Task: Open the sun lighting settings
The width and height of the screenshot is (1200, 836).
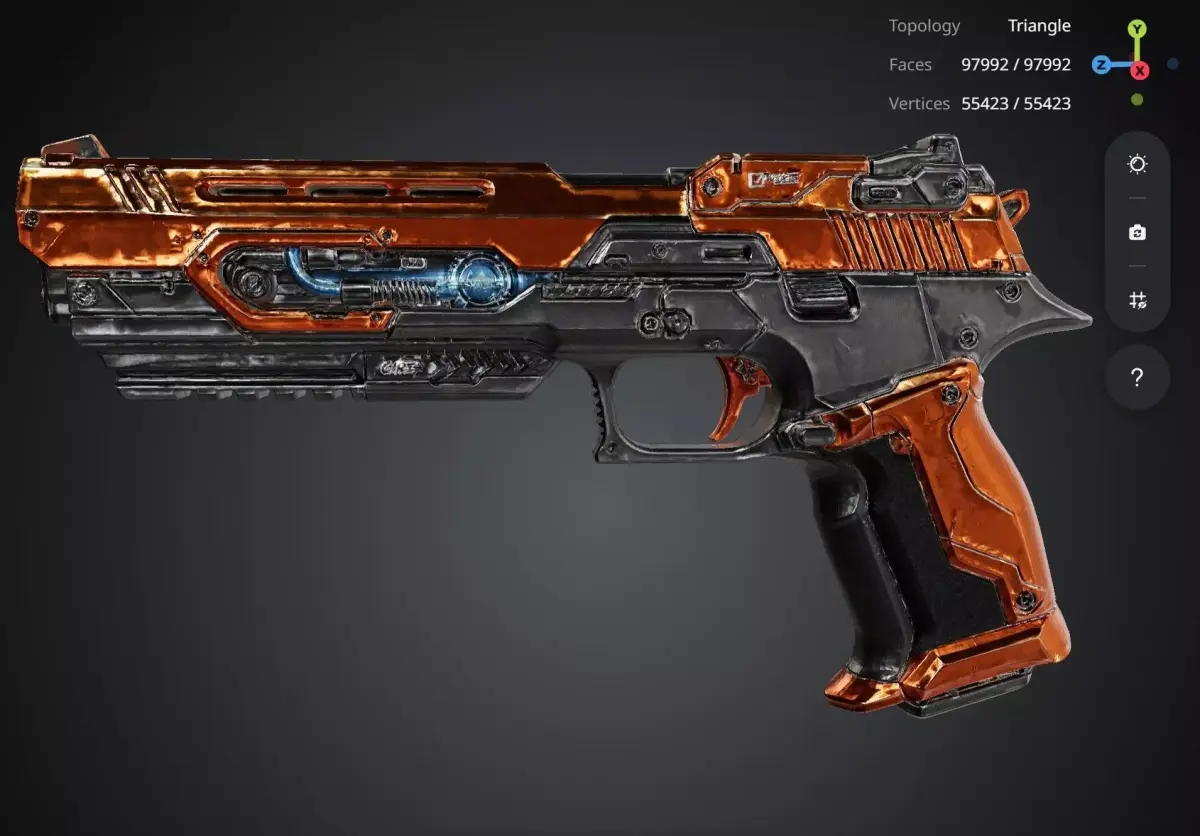Action: point(1137,164)
